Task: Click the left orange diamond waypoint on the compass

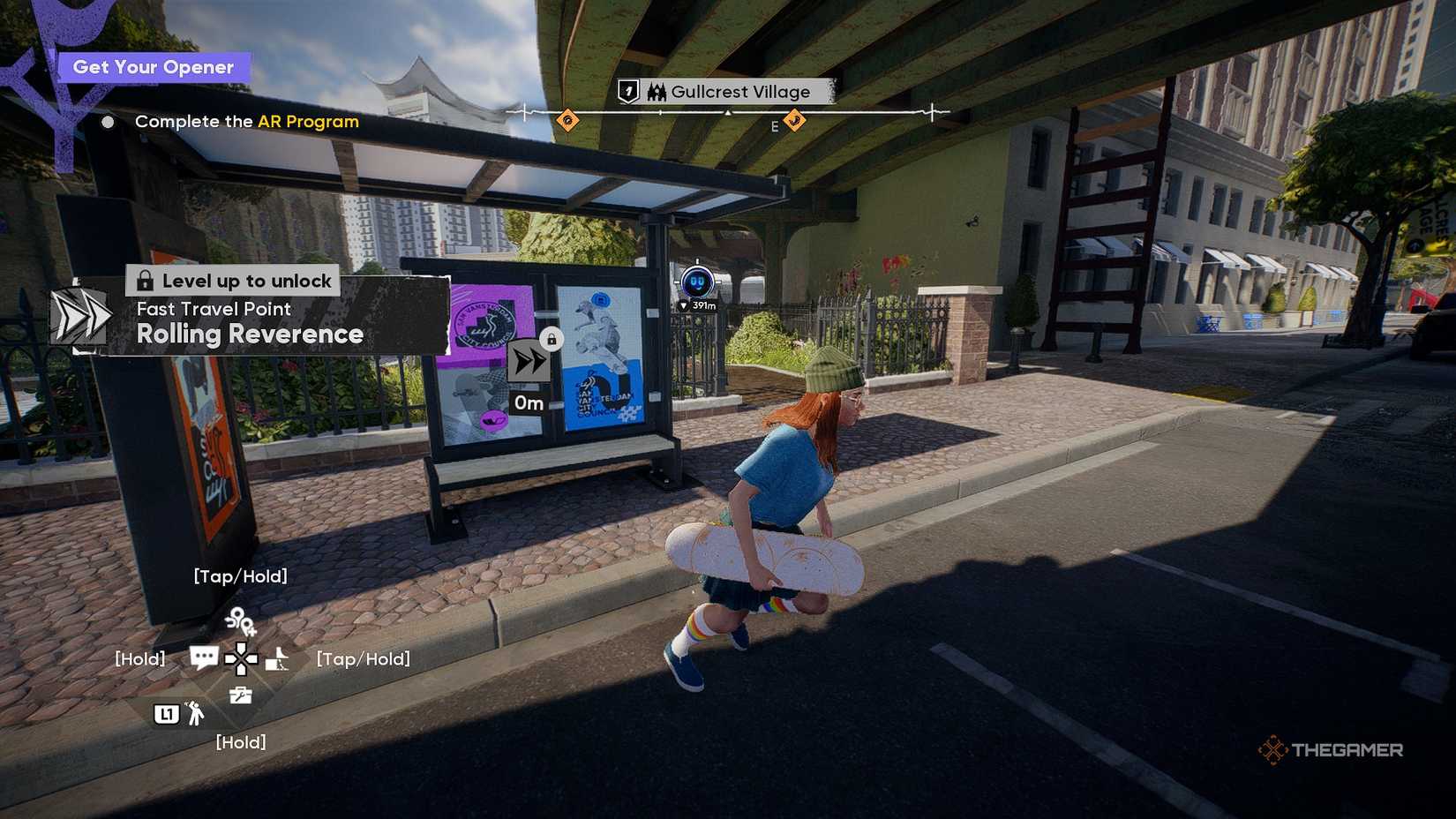Action: click(568, 119)
